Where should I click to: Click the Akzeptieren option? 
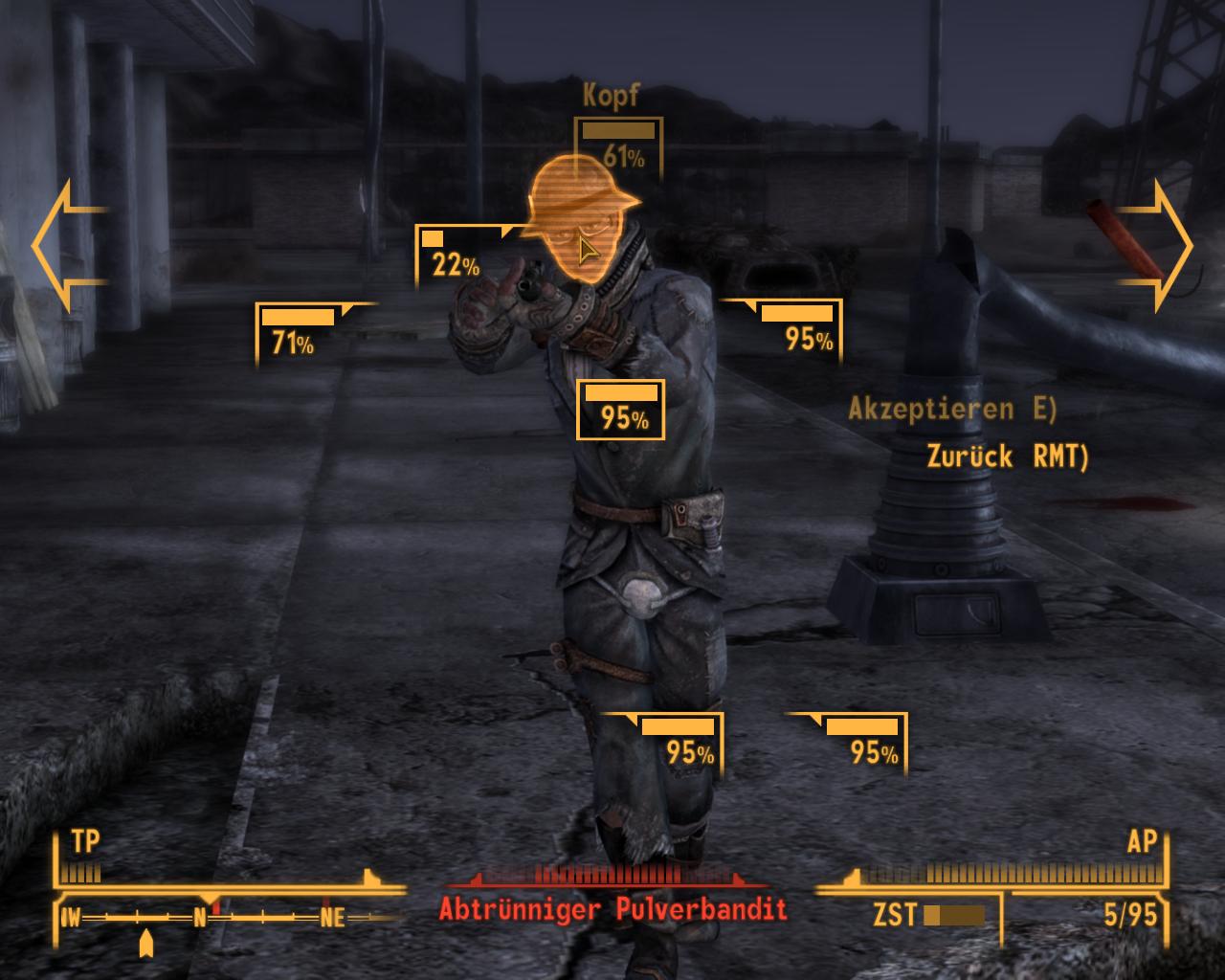952,409
